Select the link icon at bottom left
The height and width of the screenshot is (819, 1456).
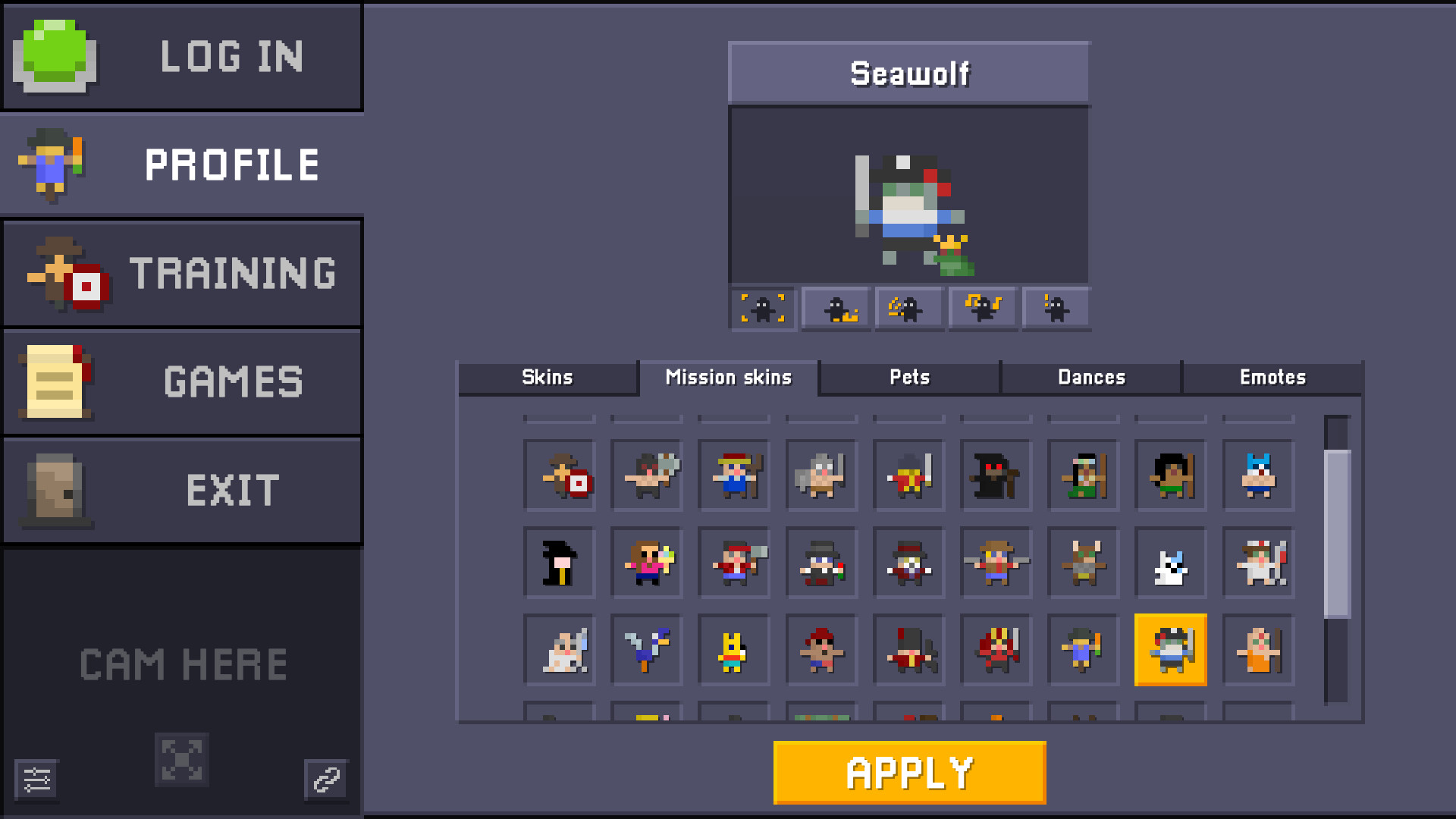[326, 778]
